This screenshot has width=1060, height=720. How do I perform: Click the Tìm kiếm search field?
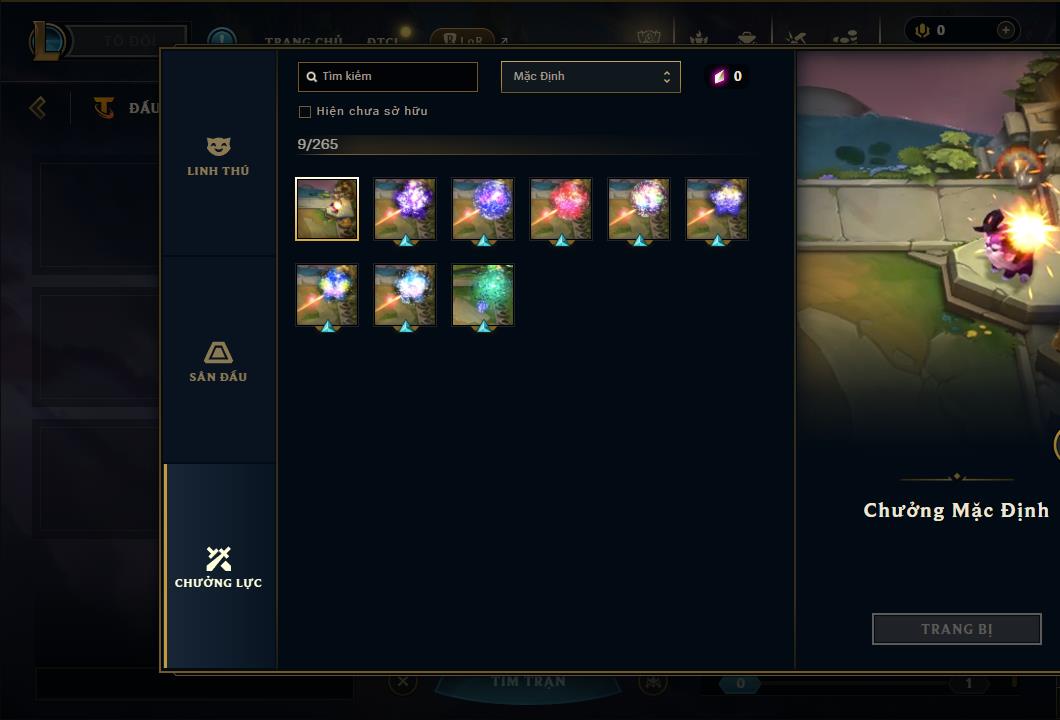pyautogui.click(x=388, y=77)
